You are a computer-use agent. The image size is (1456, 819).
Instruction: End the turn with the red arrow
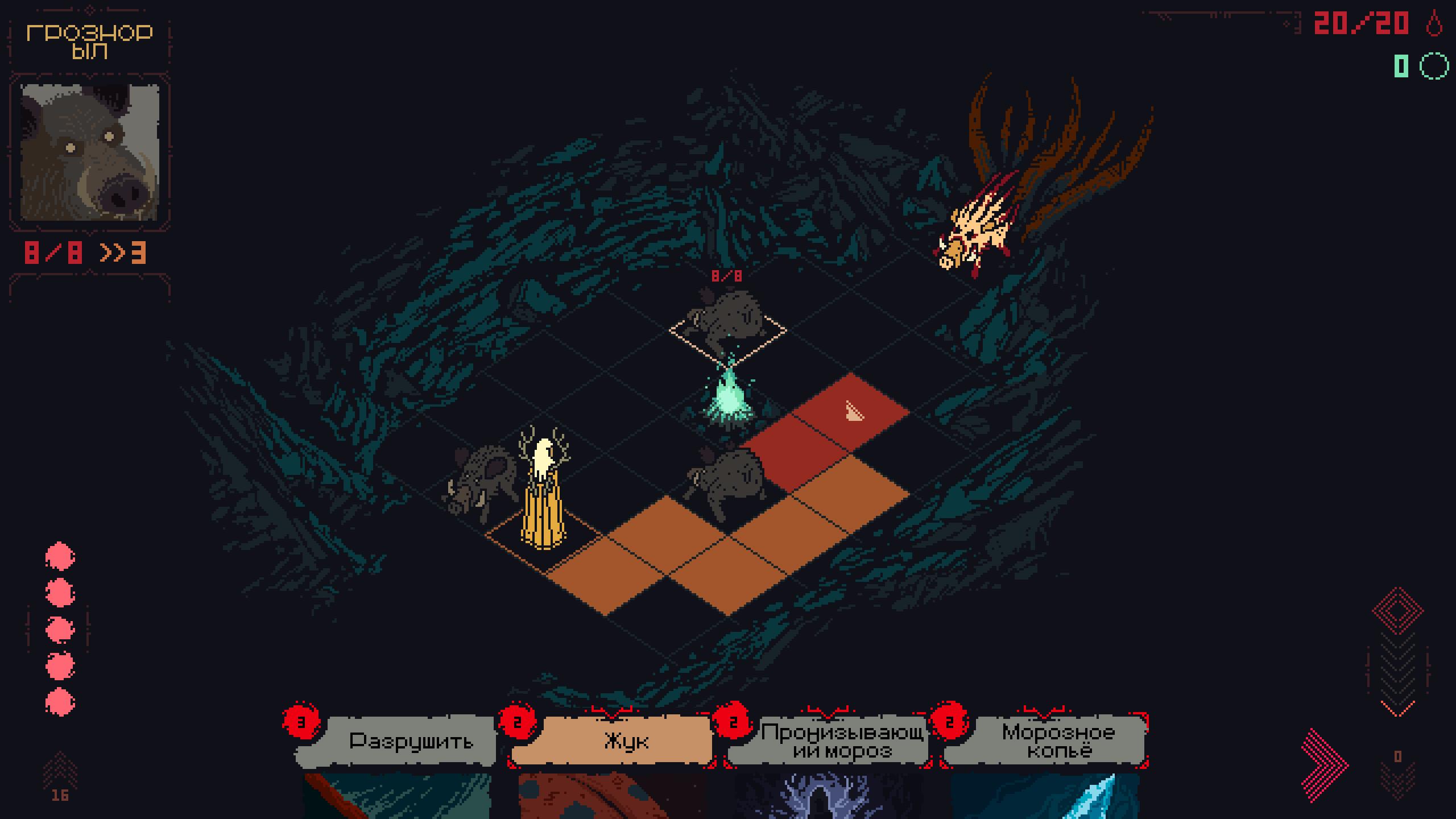pyautogui.click(x=1324, y=765)
